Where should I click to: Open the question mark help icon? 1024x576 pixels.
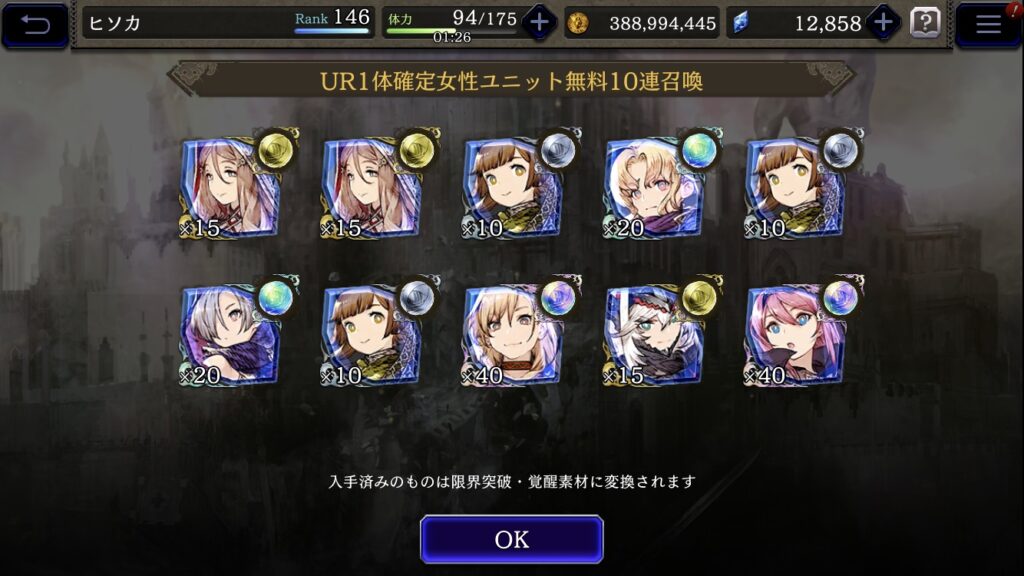coord(925,23)
